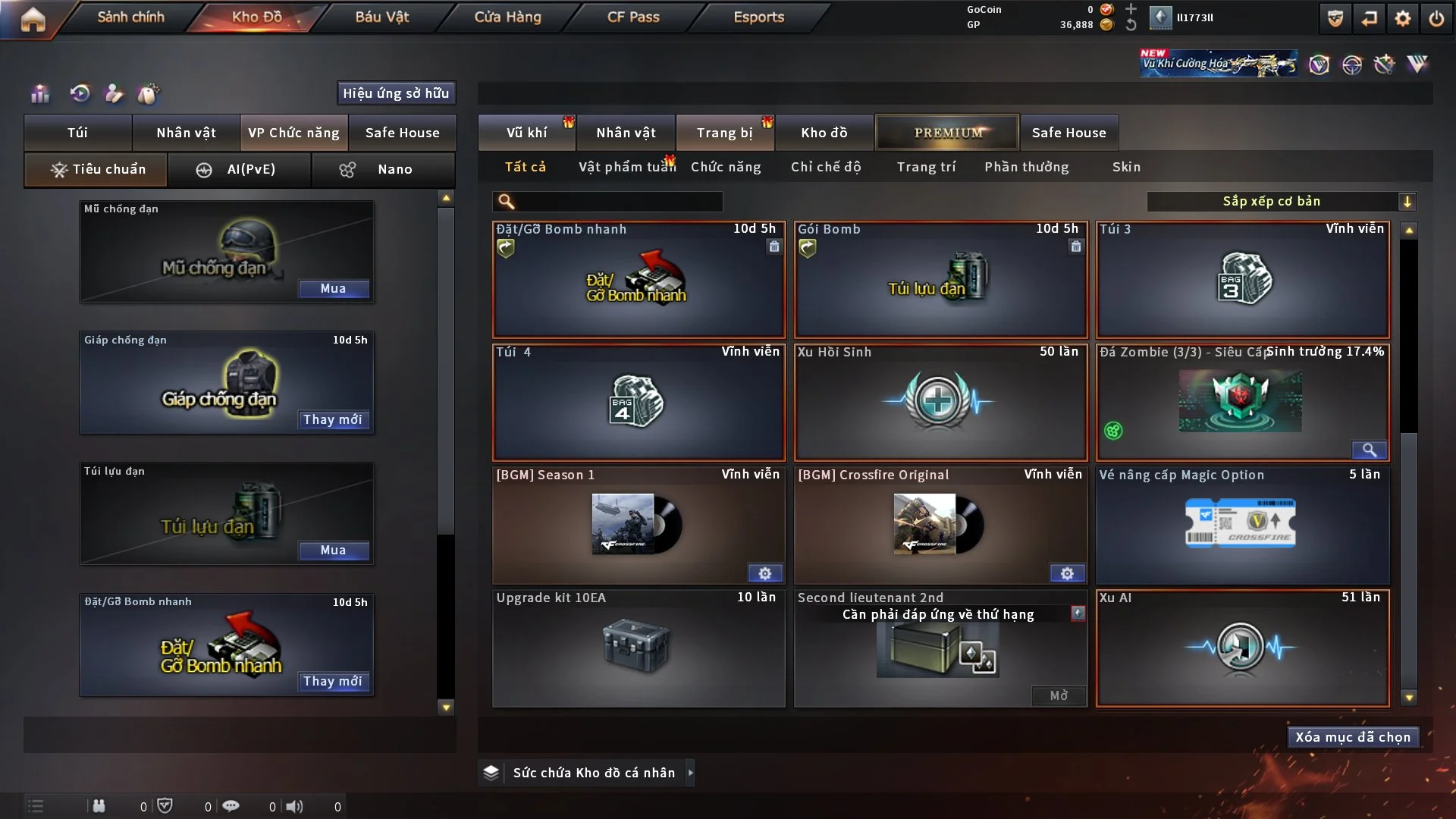Image resolution: width=1456 pixels, height=819 pixels.
Task: Choose the Chức năng sub-filter
Action: point(726,167)
